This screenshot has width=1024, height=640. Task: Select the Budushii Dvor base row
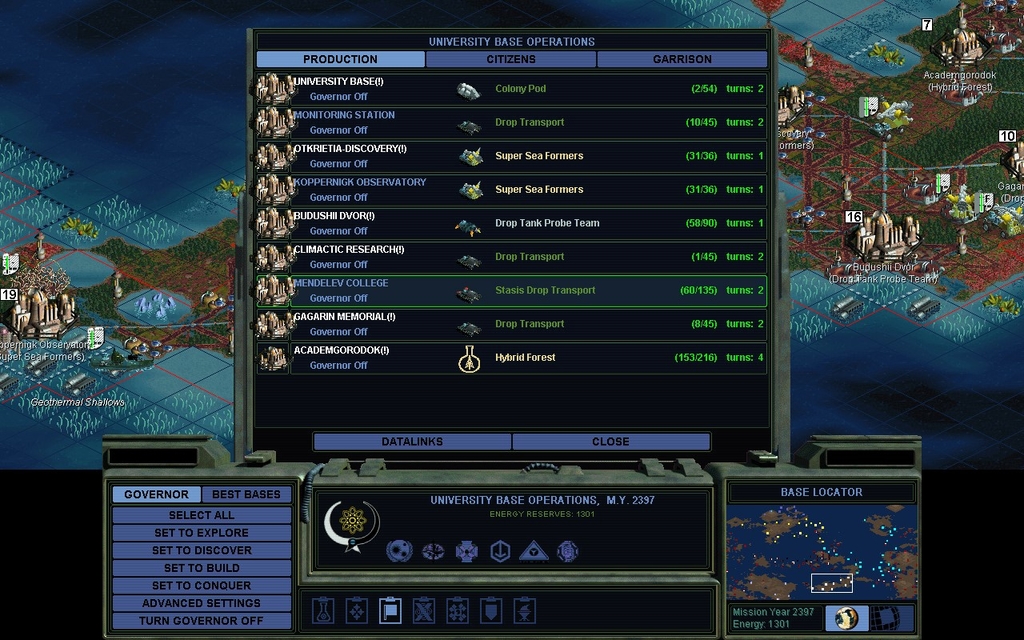[511, 224]
